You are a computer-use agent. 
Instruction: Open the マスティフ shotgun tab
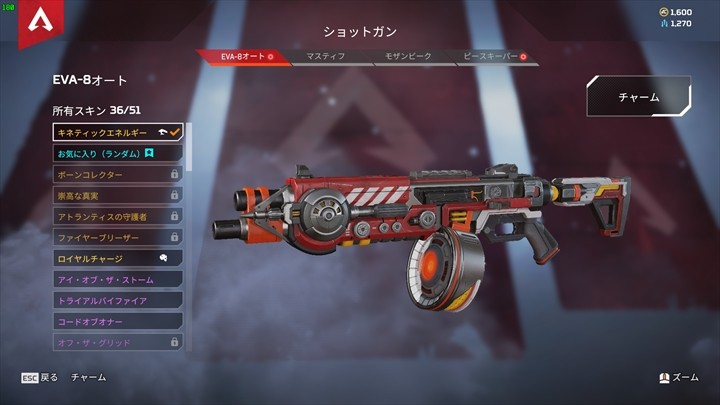click(x=326, y=57)
